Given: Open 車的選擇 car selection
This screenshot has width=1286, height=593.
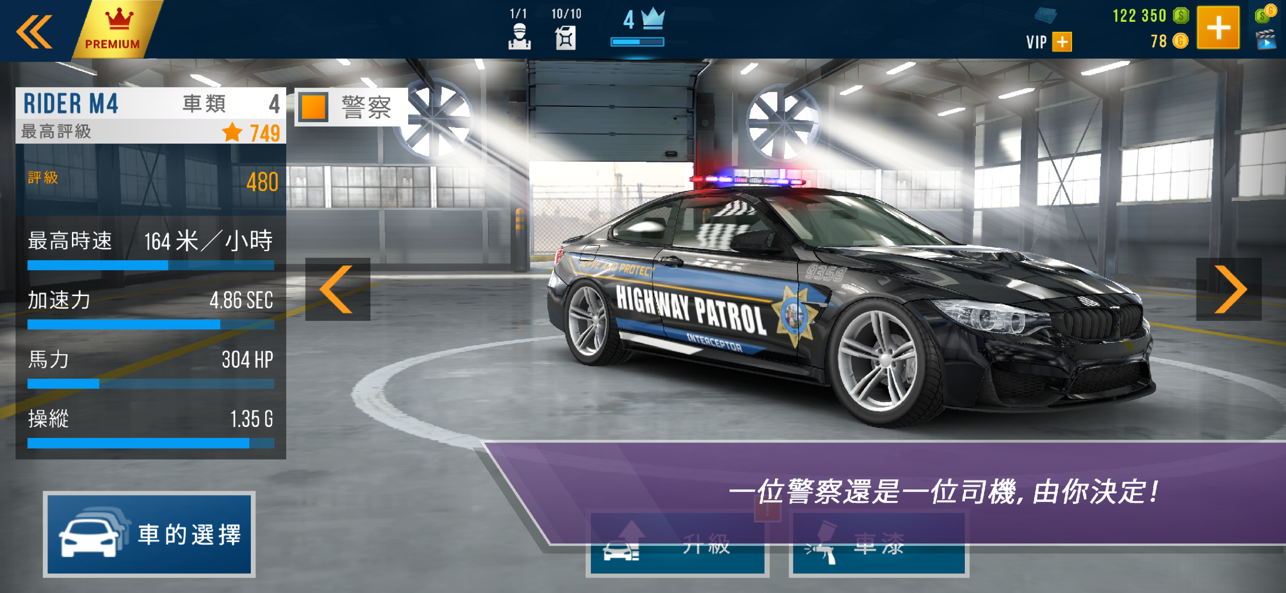Looking at the screenshot, I should [x=149, y=534].
